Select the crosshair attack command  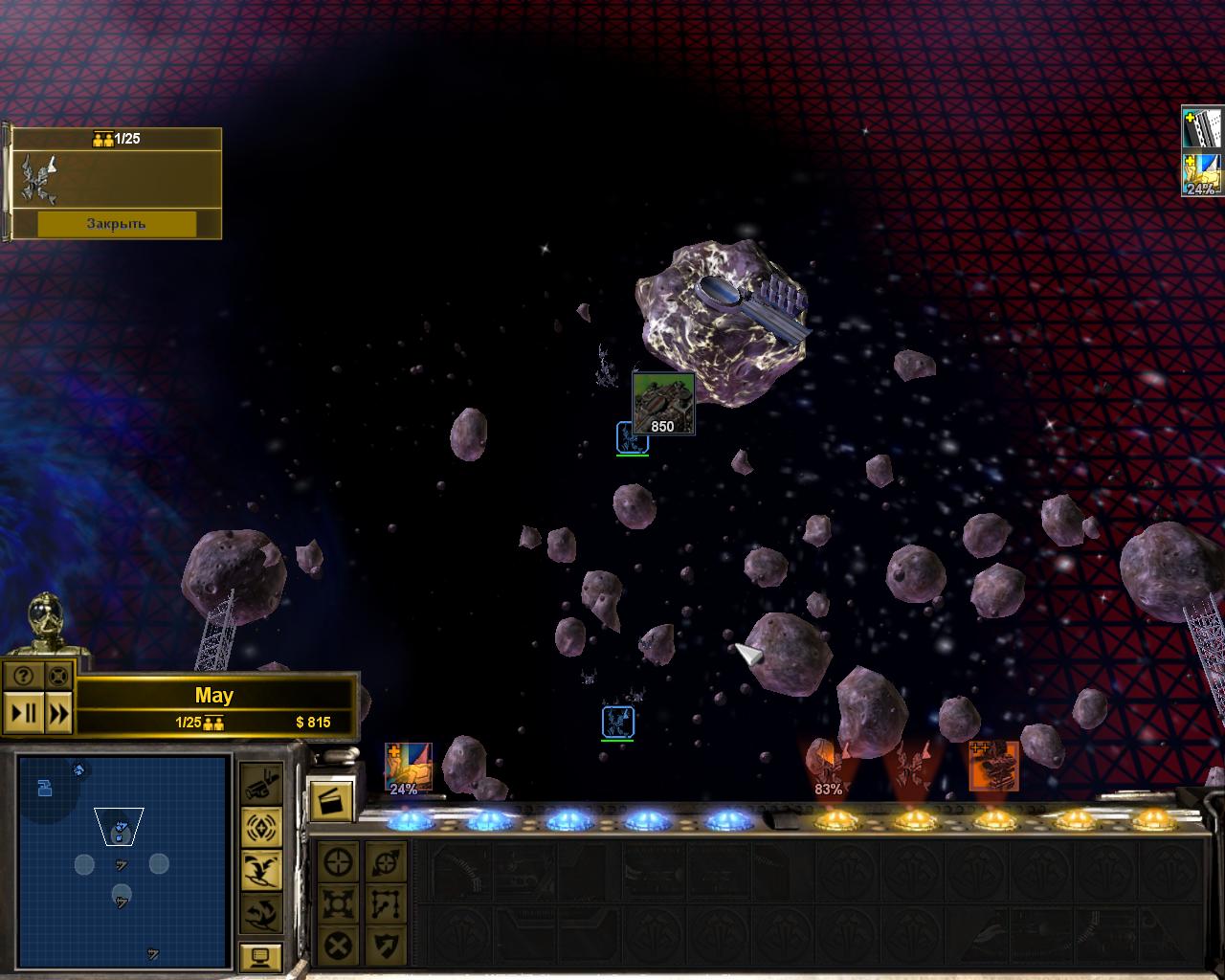pos(339,862)
